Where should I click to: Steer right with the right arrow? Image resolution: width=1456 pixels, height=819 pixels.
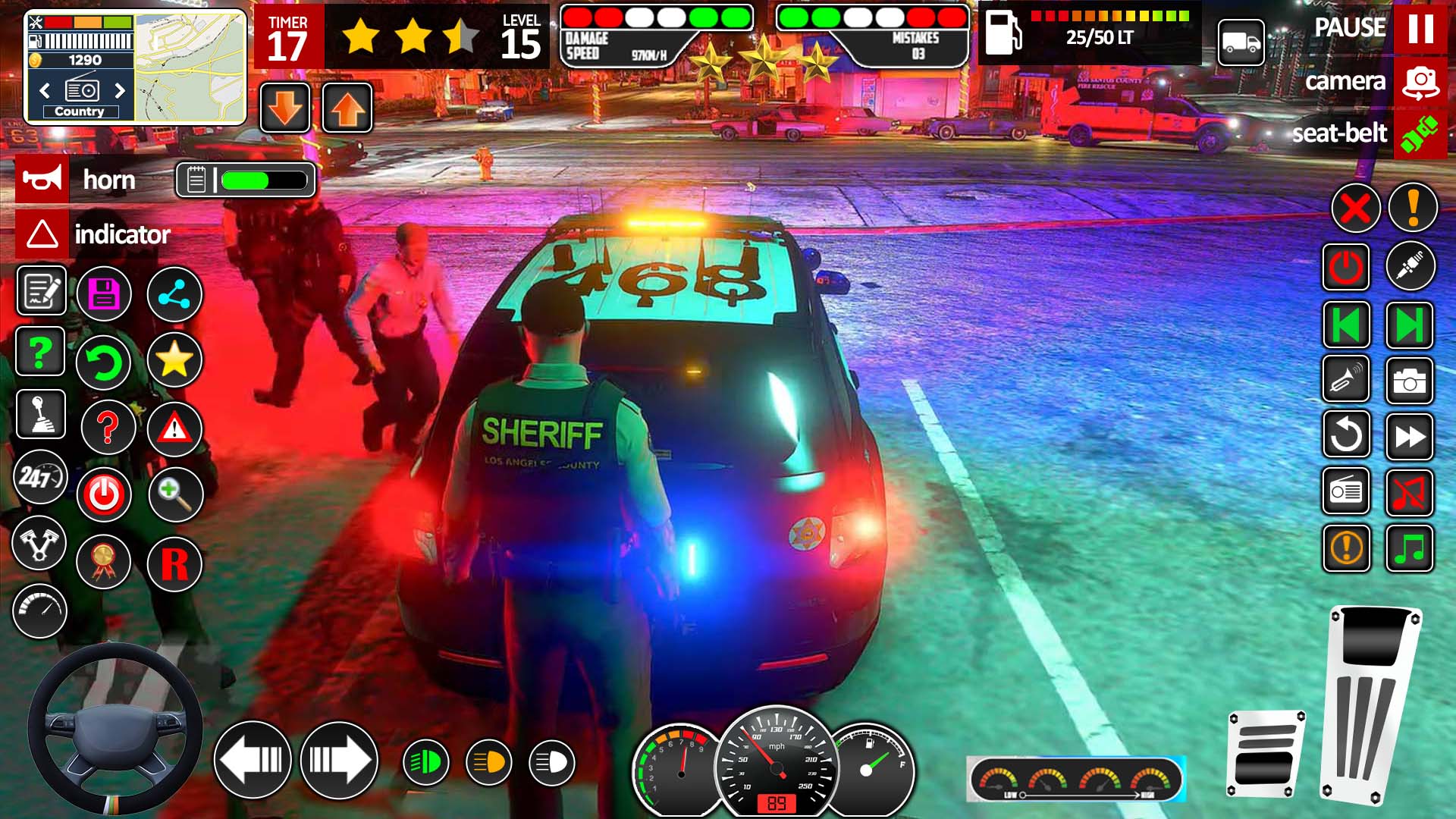point(339,759)
